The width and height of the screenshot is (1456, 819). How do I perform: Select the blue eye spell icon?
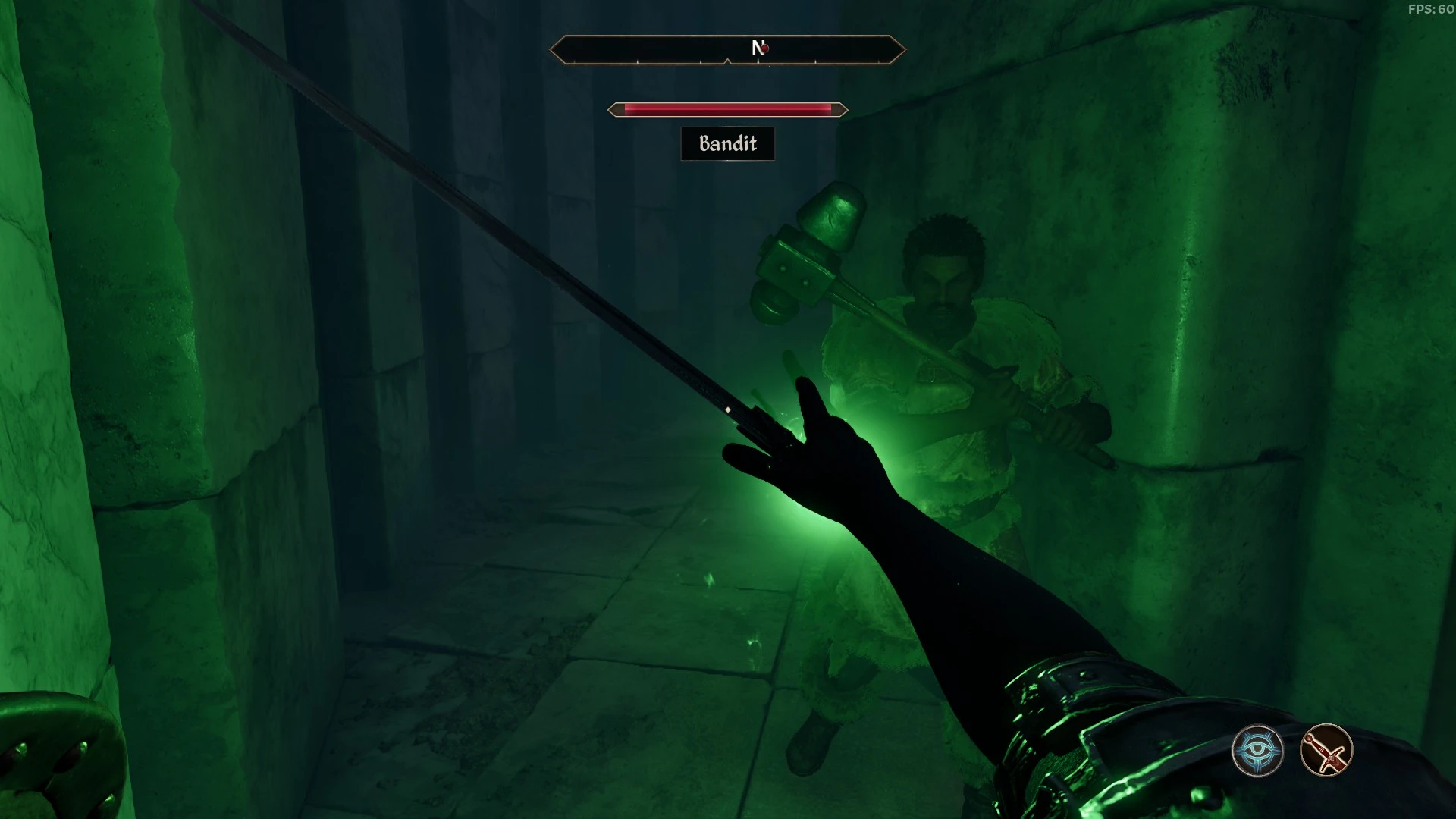(x=1257, y=751)
